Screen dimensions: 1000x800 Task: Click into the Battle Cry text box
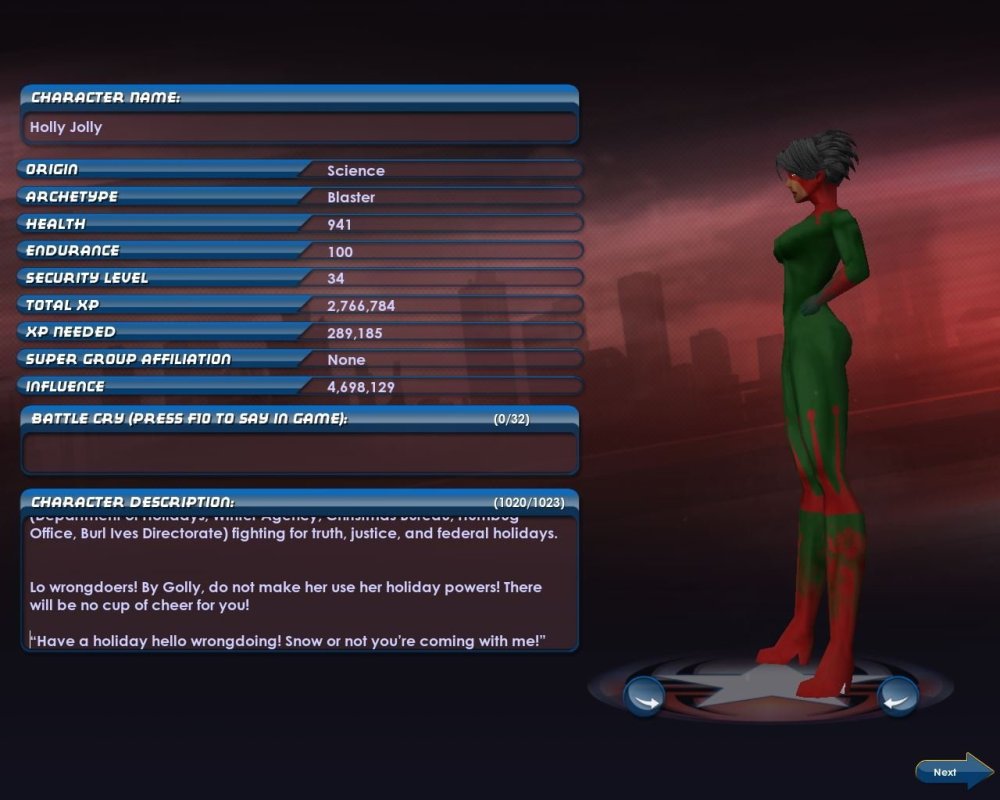[x=299, y=453]
